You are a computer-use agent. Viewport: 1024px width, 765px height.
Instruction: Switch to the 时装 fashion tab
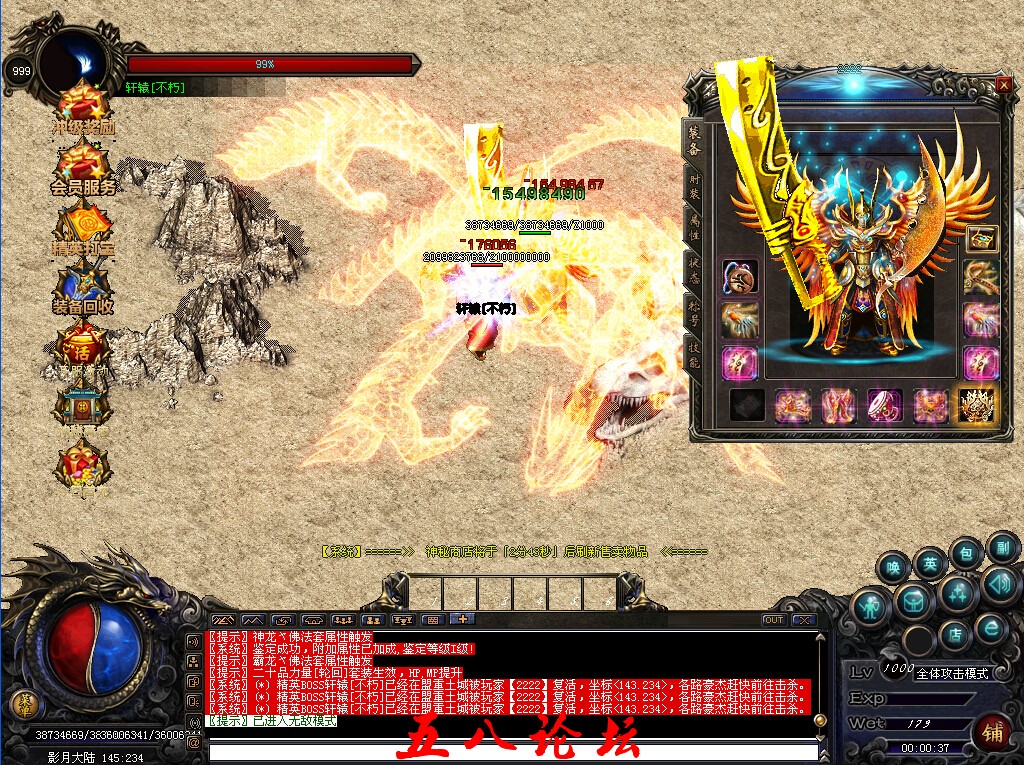tap(694, 186)
